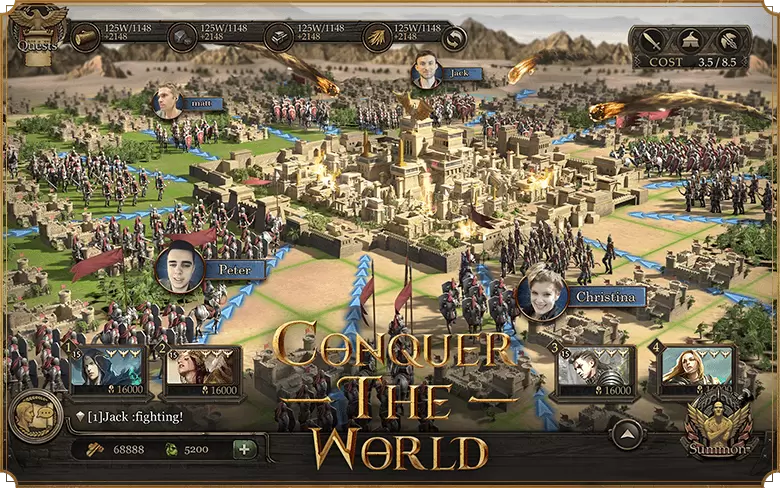Image resolution: width=780 pixels, height=488 pixels.
Task: Select the sword troop type icon
Action: tap(653, 41)
